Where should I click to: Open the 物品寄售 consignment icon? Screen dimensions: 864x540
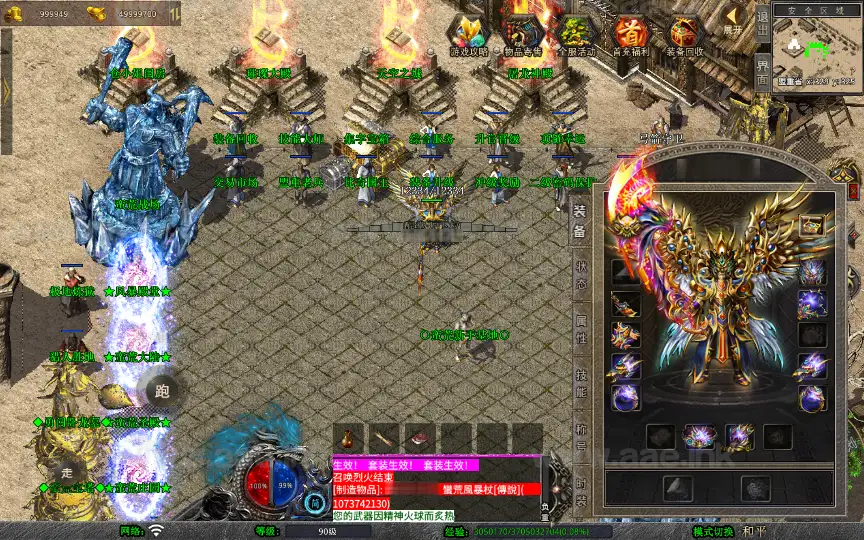pos(523,35)
